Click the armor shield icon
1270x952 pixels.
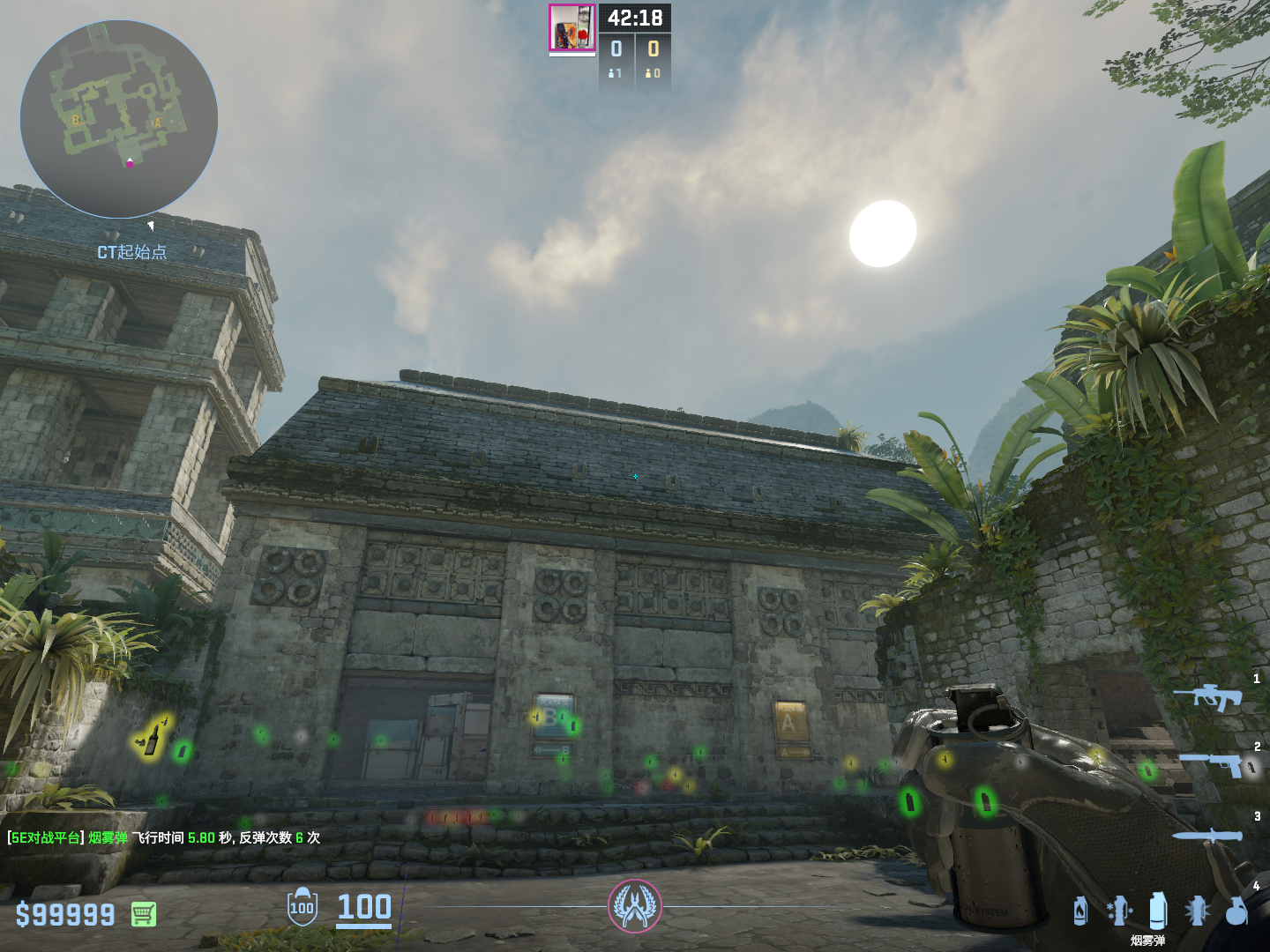(302, 907)
